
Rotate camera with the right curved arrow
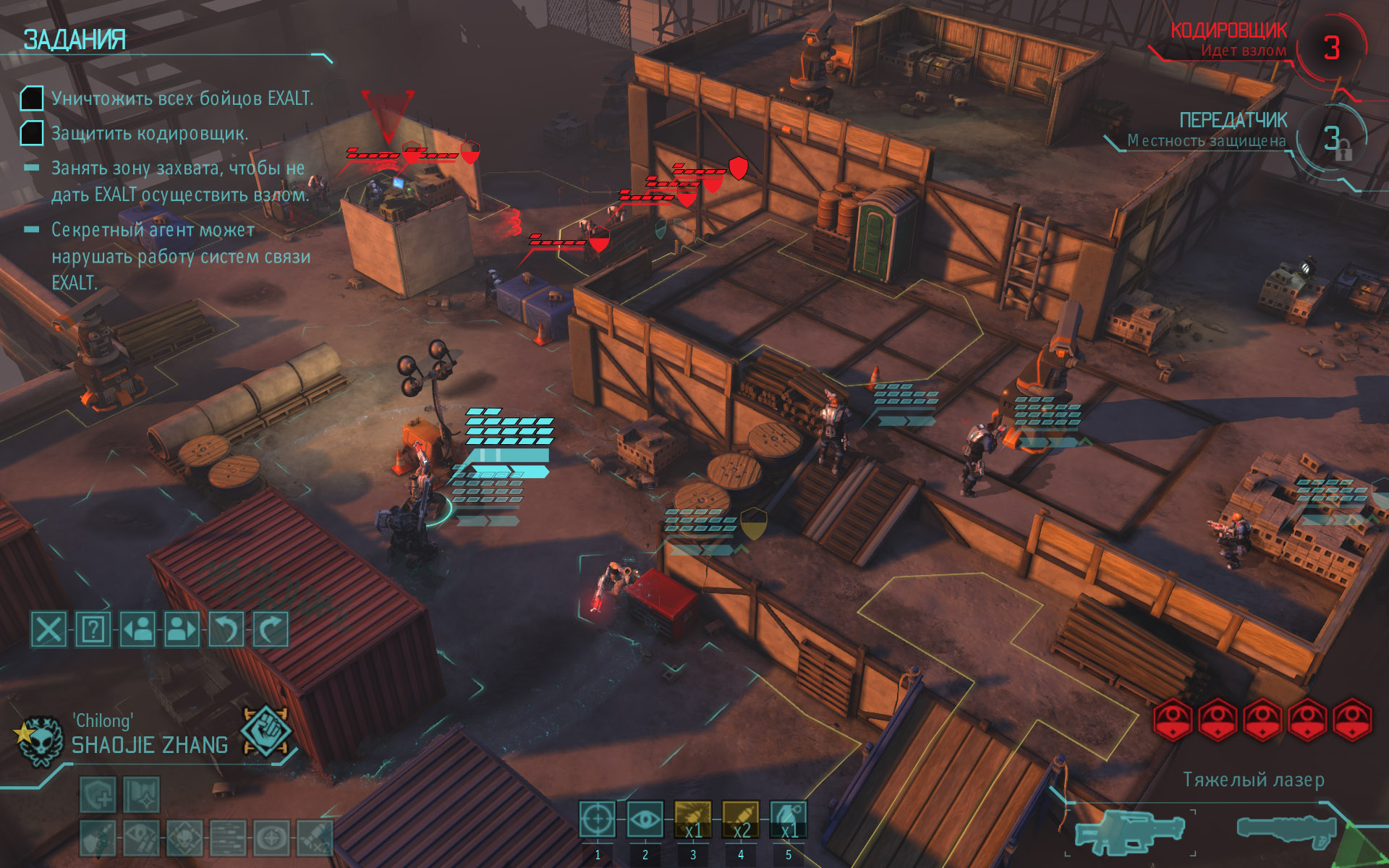pos(271,629)
